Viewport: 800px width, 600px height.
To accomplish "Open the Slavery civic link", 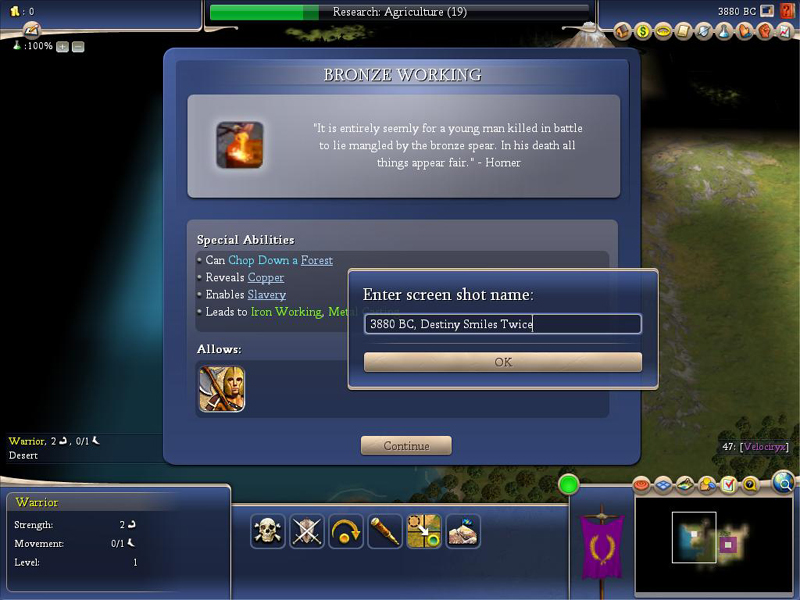I will (x=266, y=294).
